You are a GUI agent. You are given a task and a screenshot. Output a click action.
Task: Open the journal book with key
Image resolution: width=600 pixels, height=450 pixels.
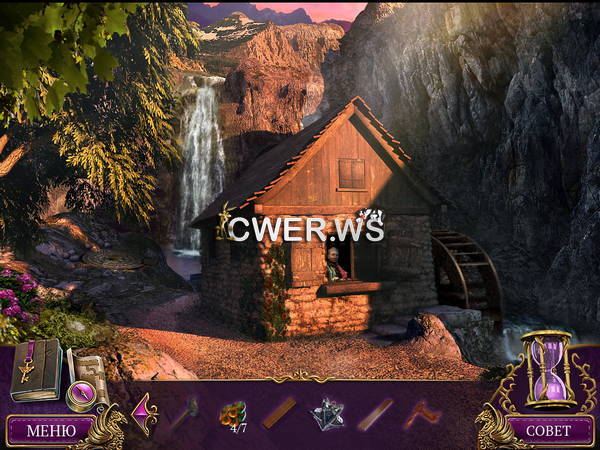point(36,369)
